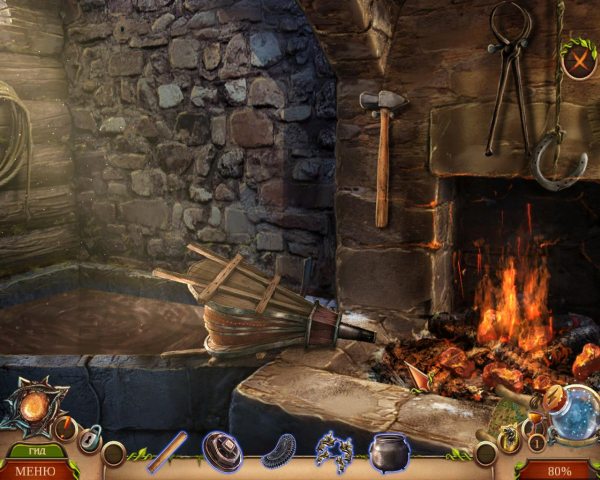Click the dragon medallion icon
Viewport: 600px width, 480px height.
(510, 436)
